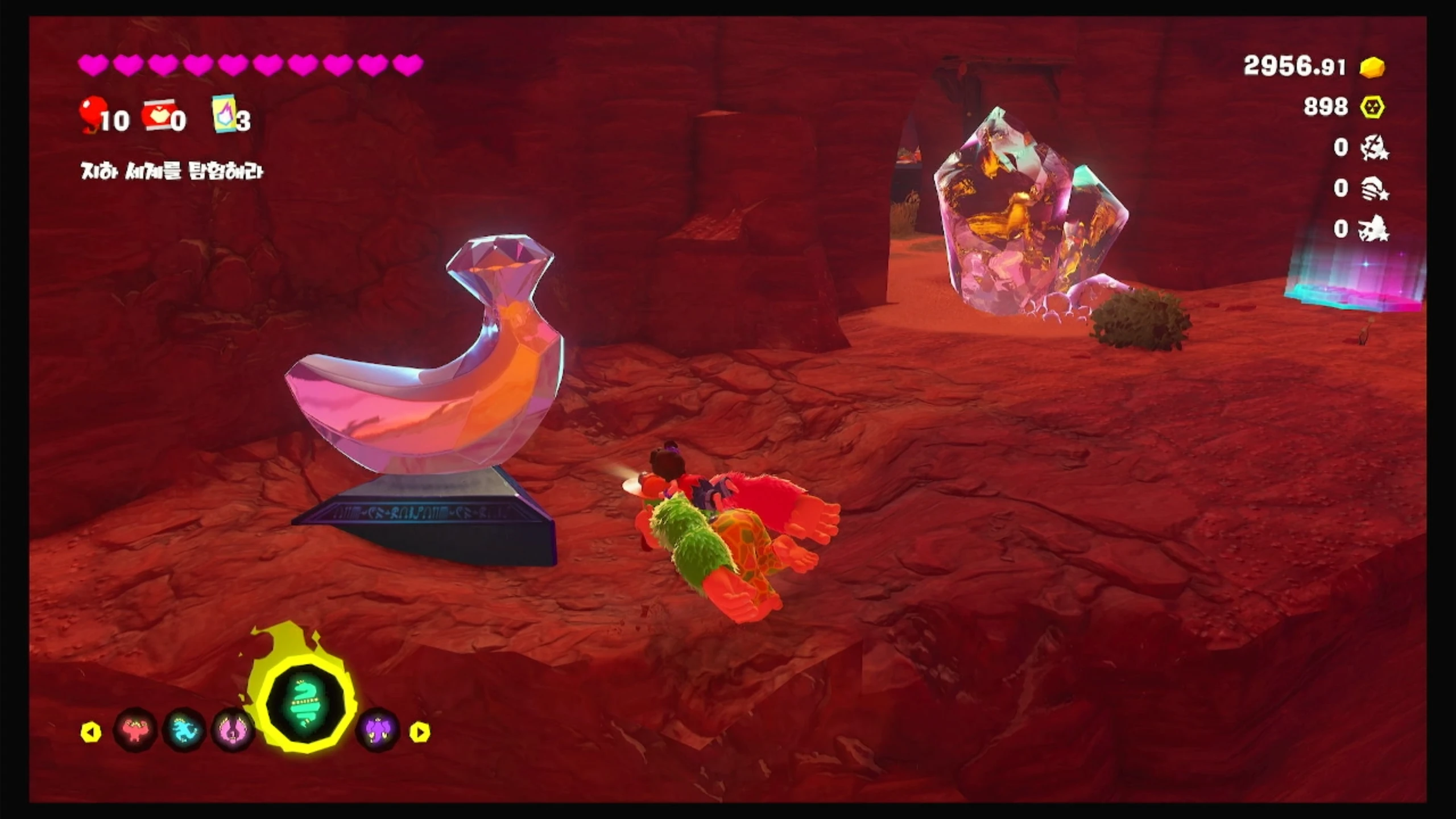Click the yellow hexagon banandium chip icon
Screen dimensions: 1456x819
point(1372,107)
